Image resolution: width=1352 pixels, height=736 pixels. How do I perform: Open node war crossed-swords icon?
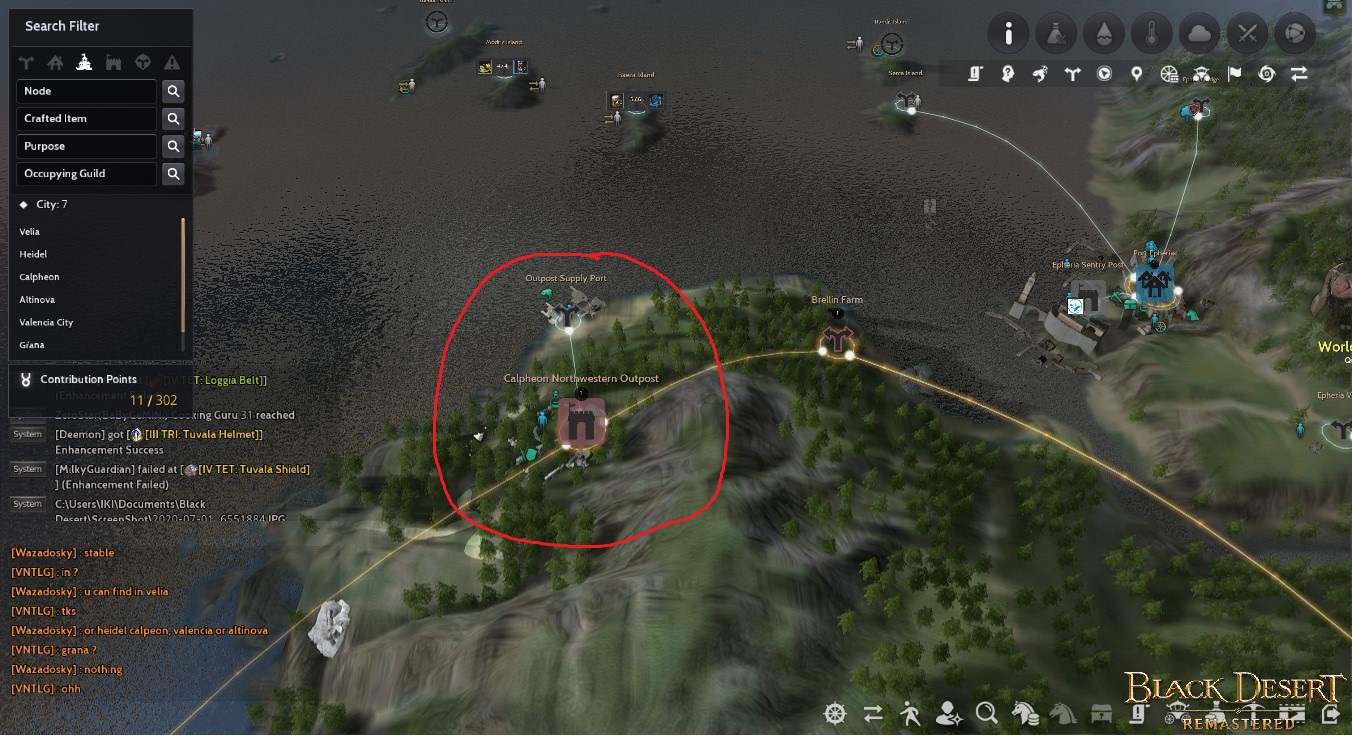tap(1247, 33)
